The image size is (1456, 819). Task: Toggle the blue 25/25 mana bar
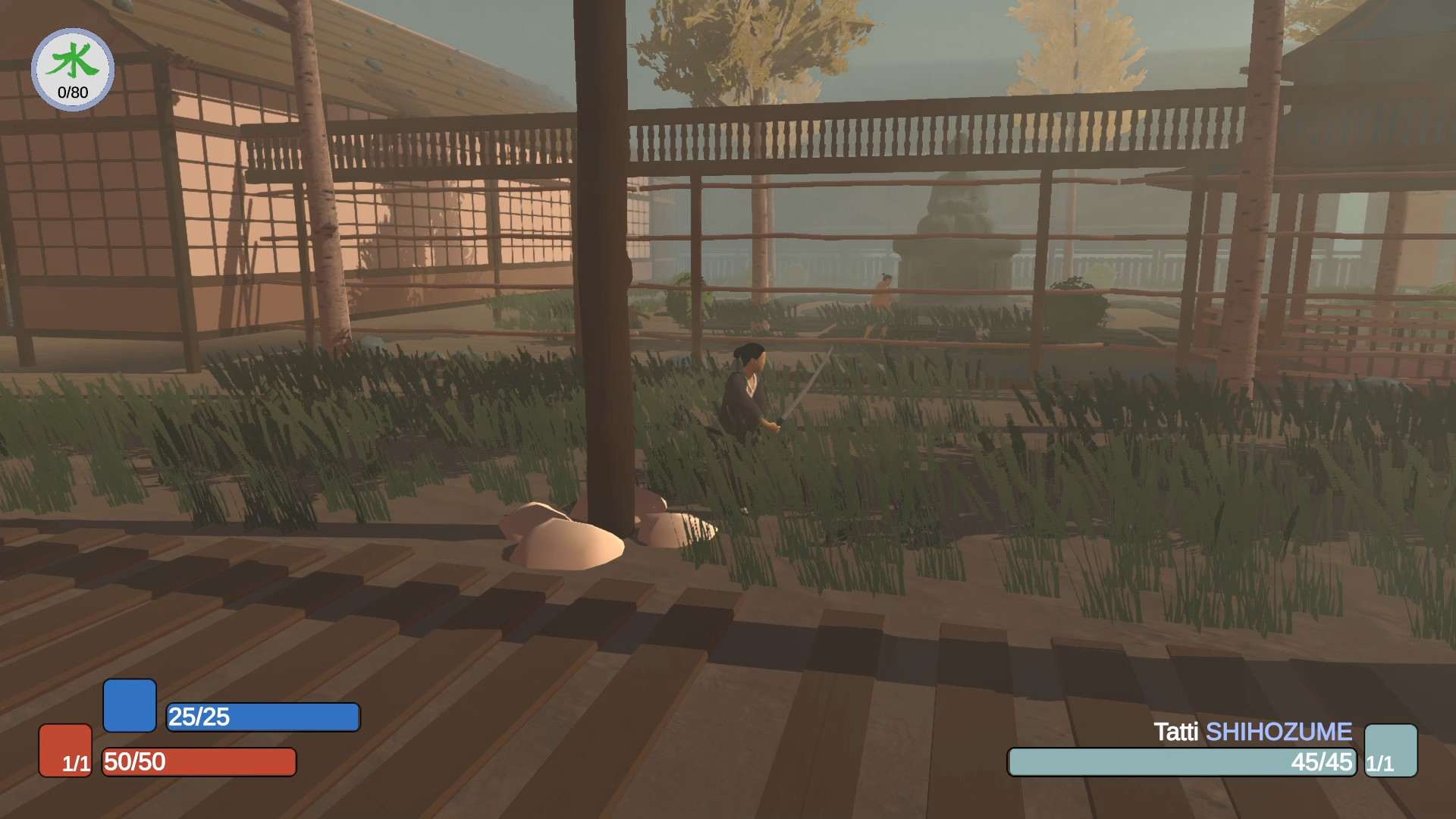click(263, 716)
